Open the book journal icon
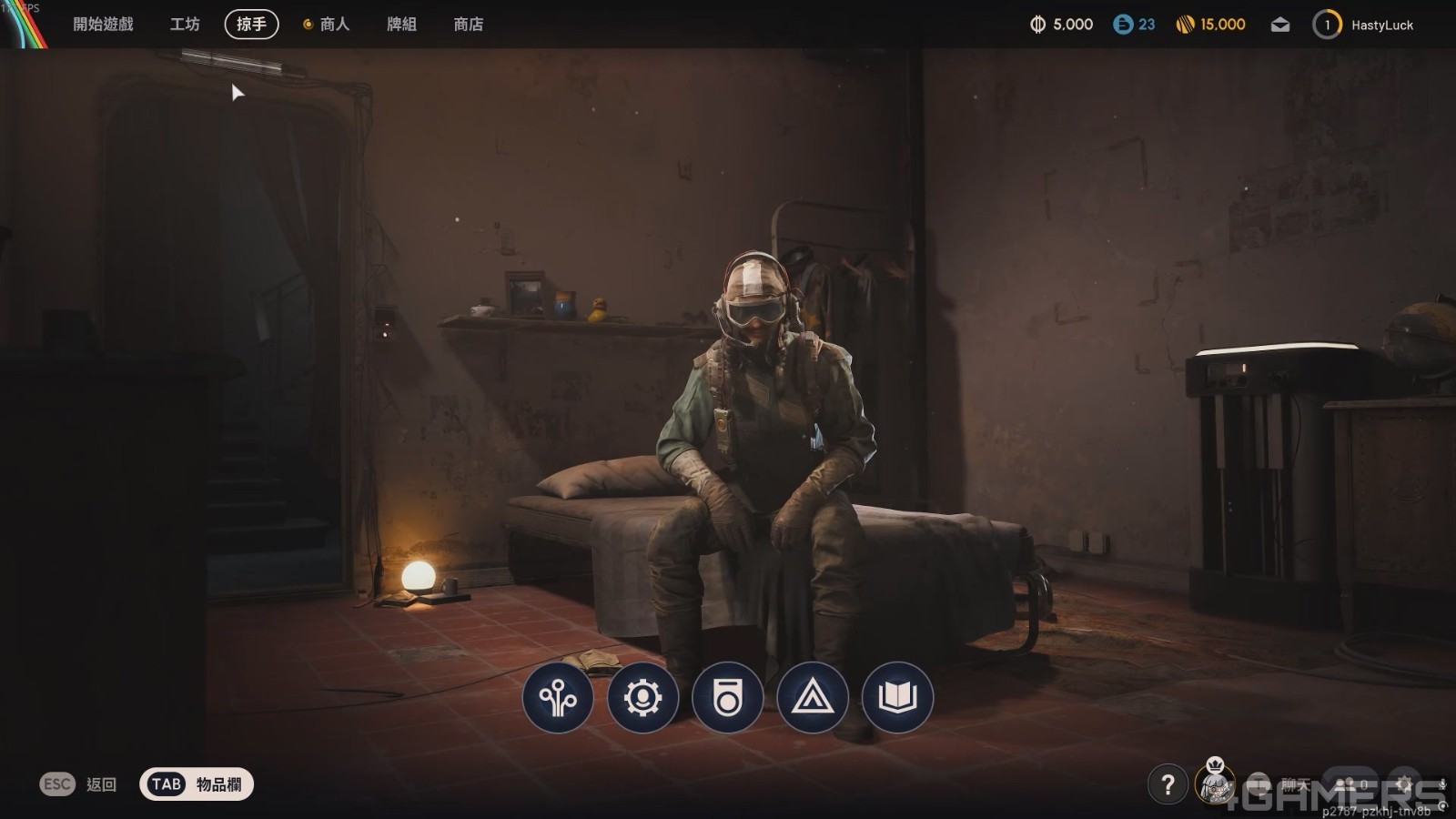 click(x=897, y=698)
